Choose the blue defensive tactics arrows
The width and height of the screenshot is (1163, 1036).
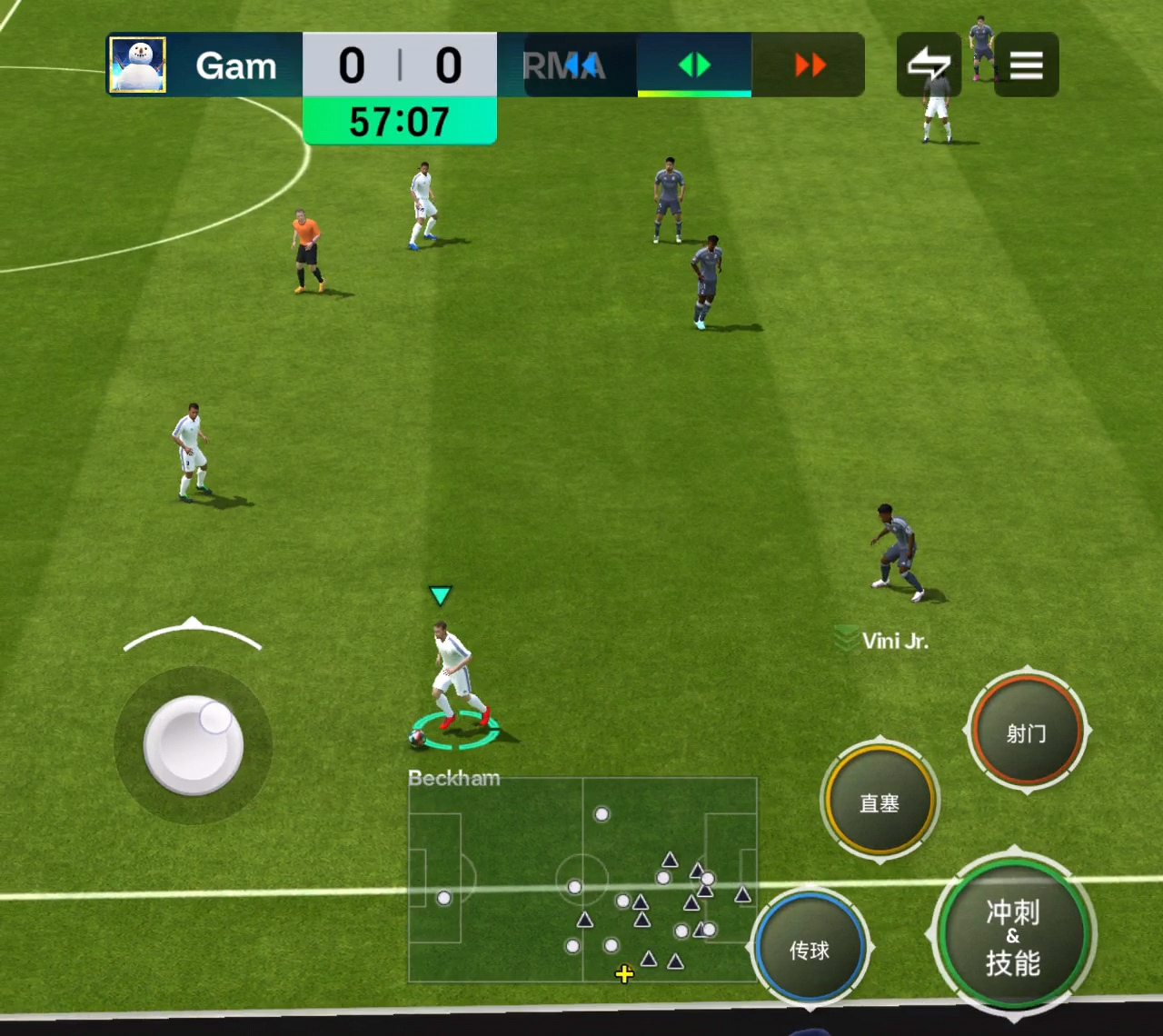580,65
